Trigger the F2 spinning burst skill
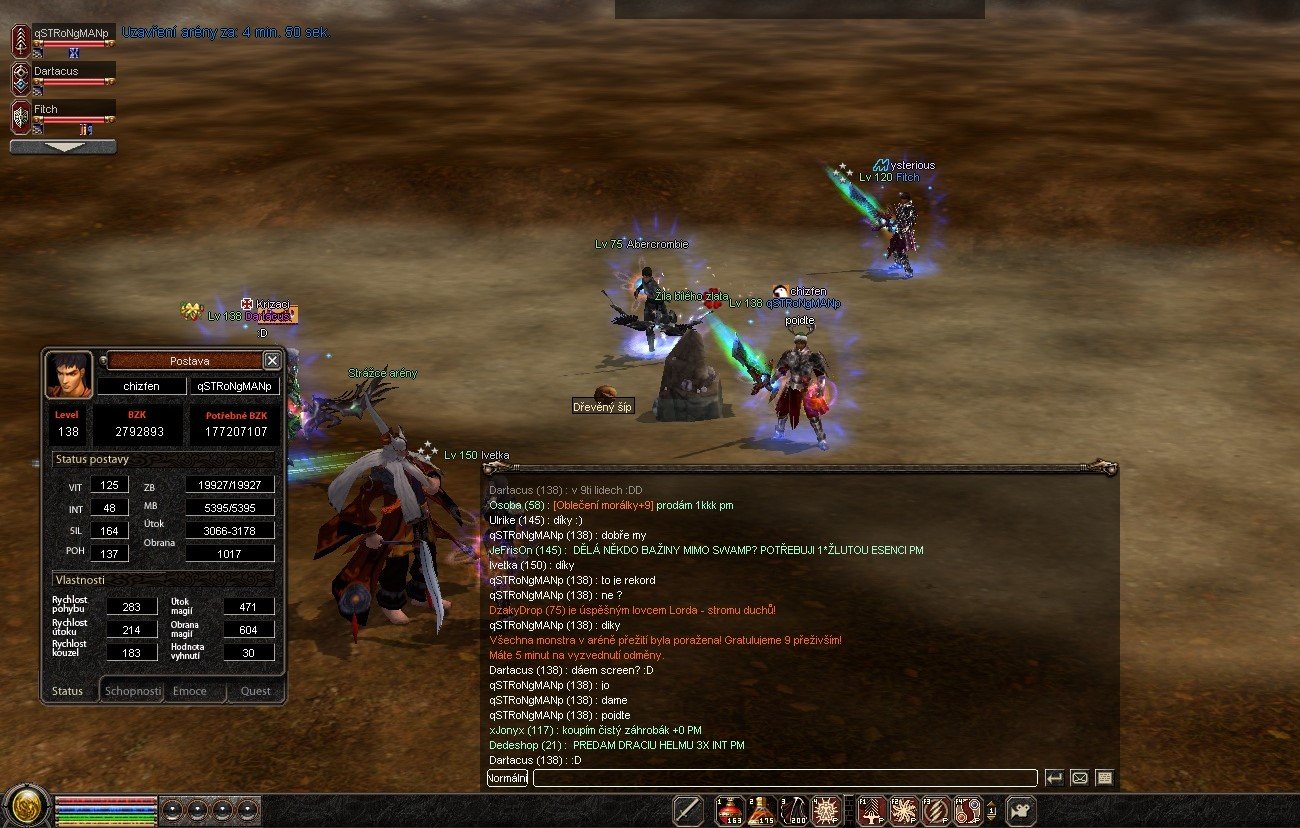 pos(904,809)
